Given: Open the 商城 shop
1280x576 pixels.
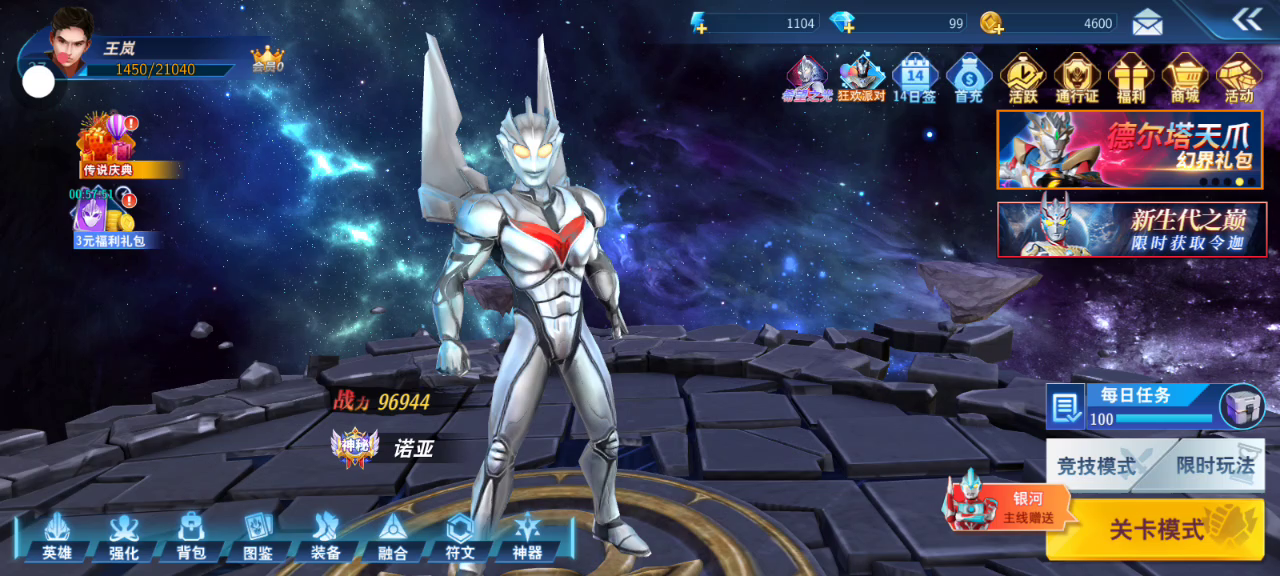Looking at the screenshot, I should click(x=1185, y=78).
